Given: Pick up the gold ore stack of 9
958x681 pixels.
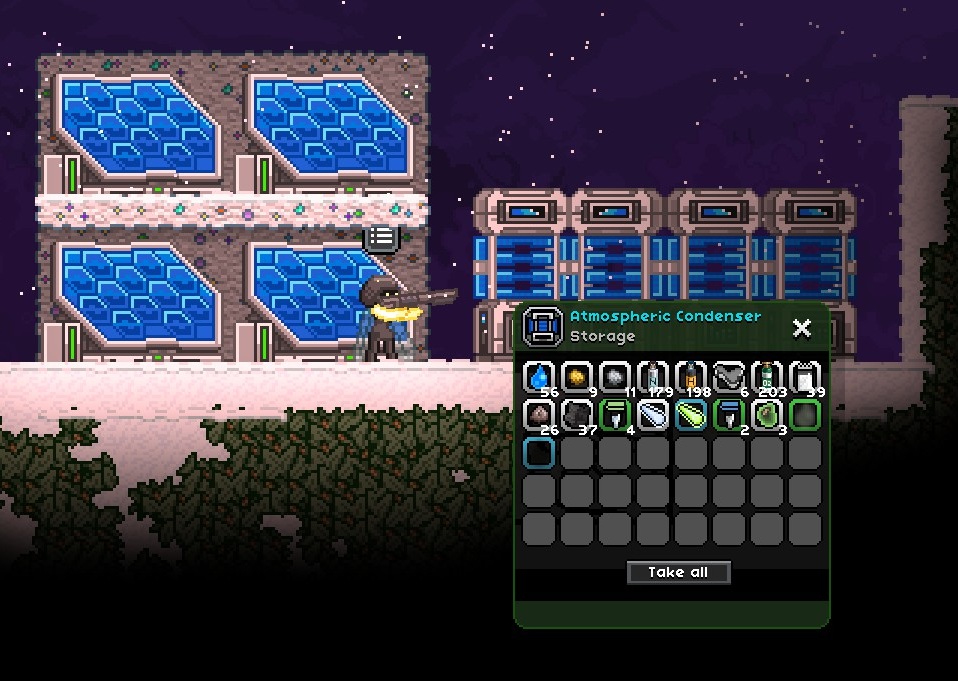Looking at the screenshot, I should [x=577, y=378].
